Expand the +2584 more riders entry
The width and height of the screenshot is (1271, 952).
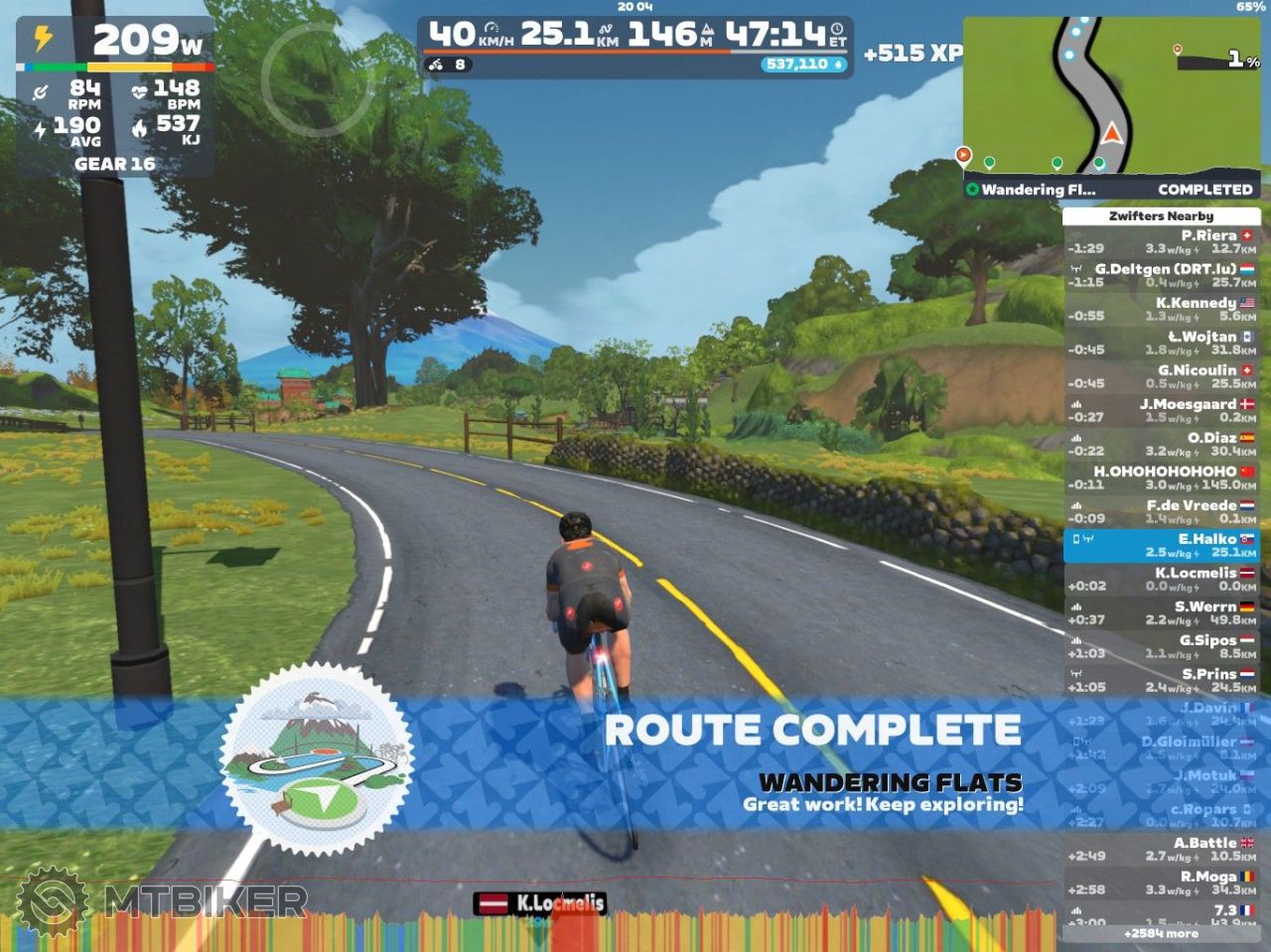pyautogui.click(x=1161, y=934)
